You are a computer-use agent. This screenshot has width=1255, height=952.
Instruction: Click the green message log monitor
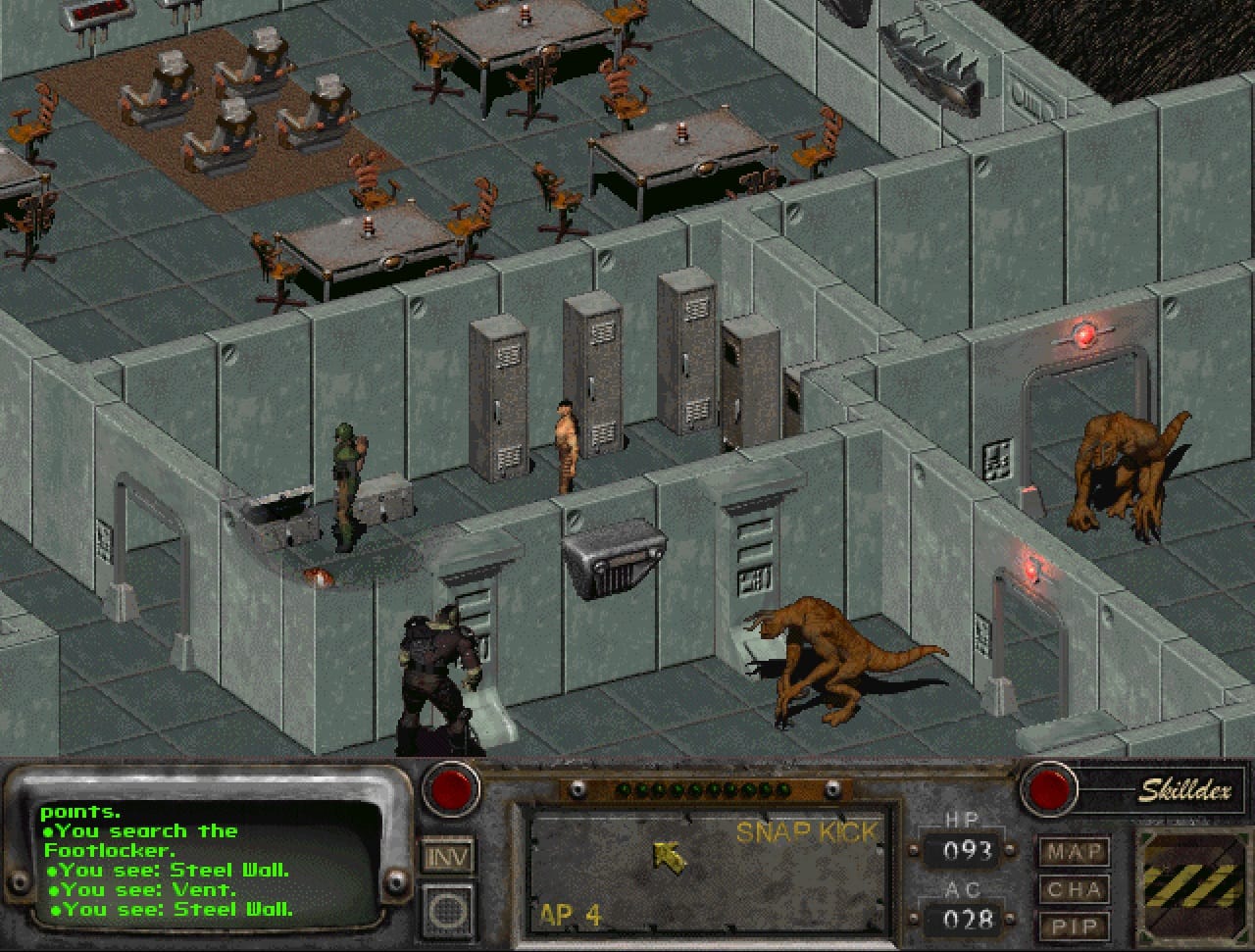tap(211, 860)
